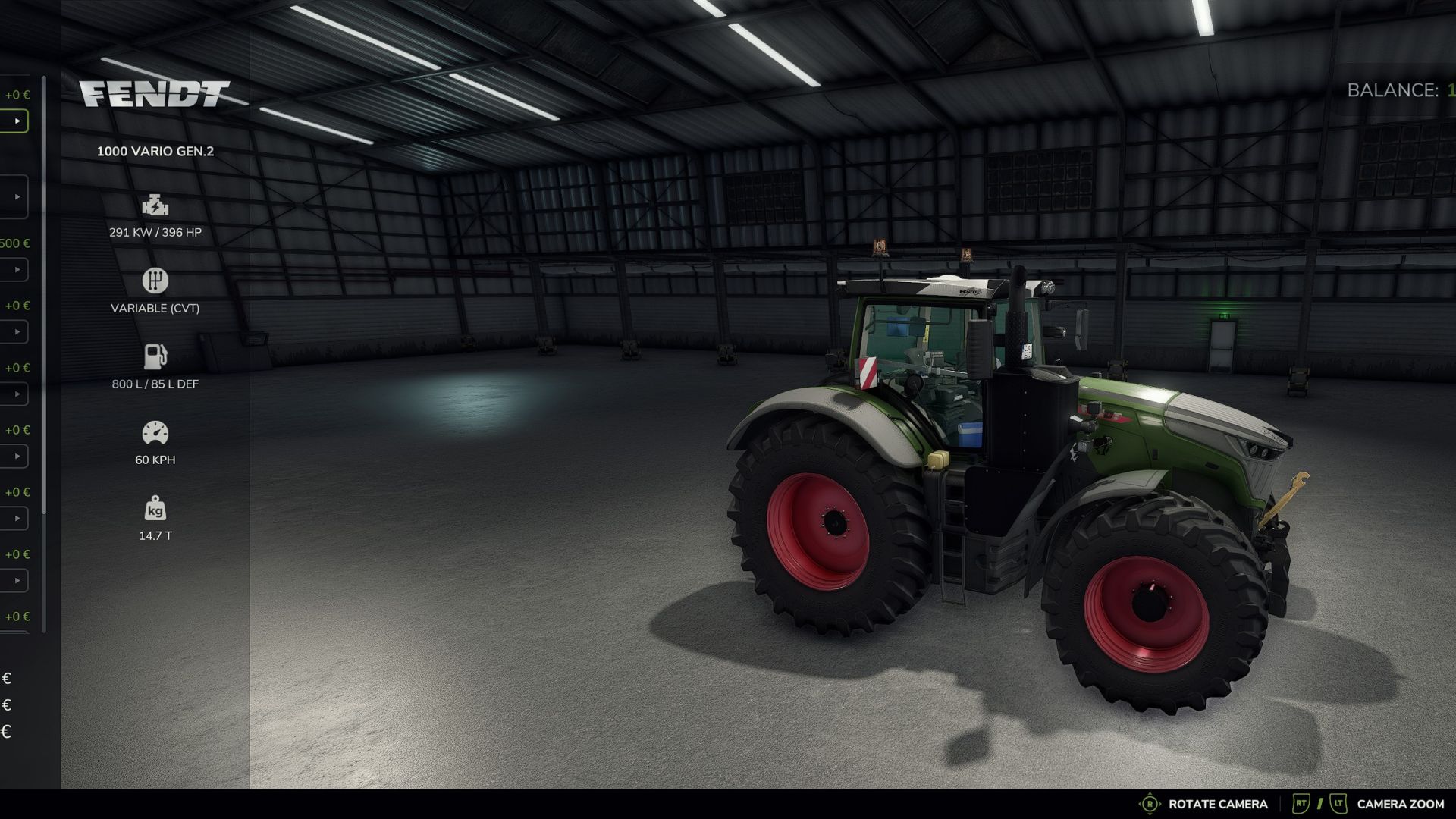Click the engine power icon above 291 KW
This screenshot has height=819, width=1456.
tap(154, 205)
